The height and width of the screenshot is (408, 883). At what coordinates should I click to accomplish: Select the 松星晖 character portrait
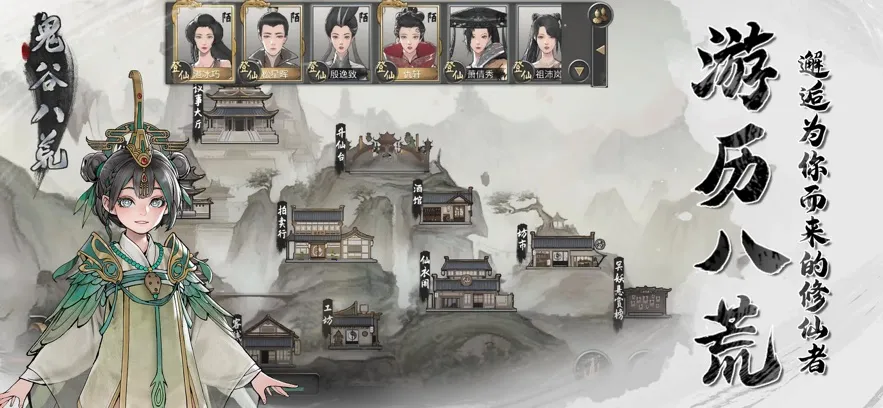point(273,40)
